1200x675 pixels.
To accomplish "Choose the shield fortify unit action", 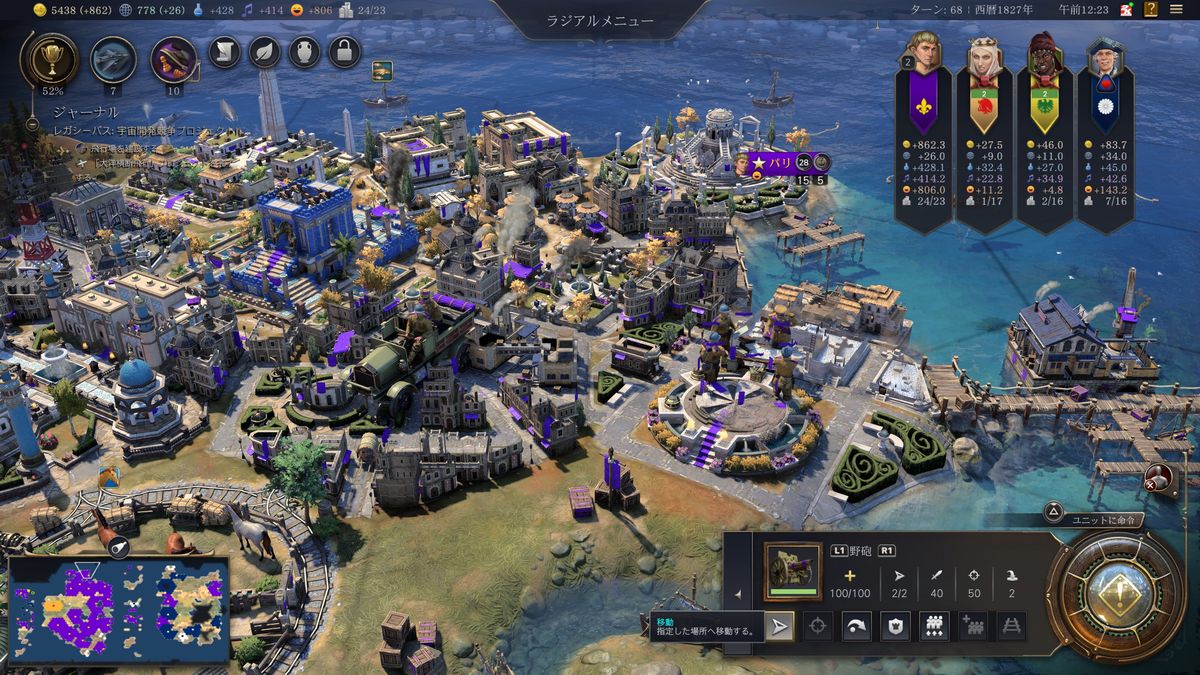I will pos(895,627).
